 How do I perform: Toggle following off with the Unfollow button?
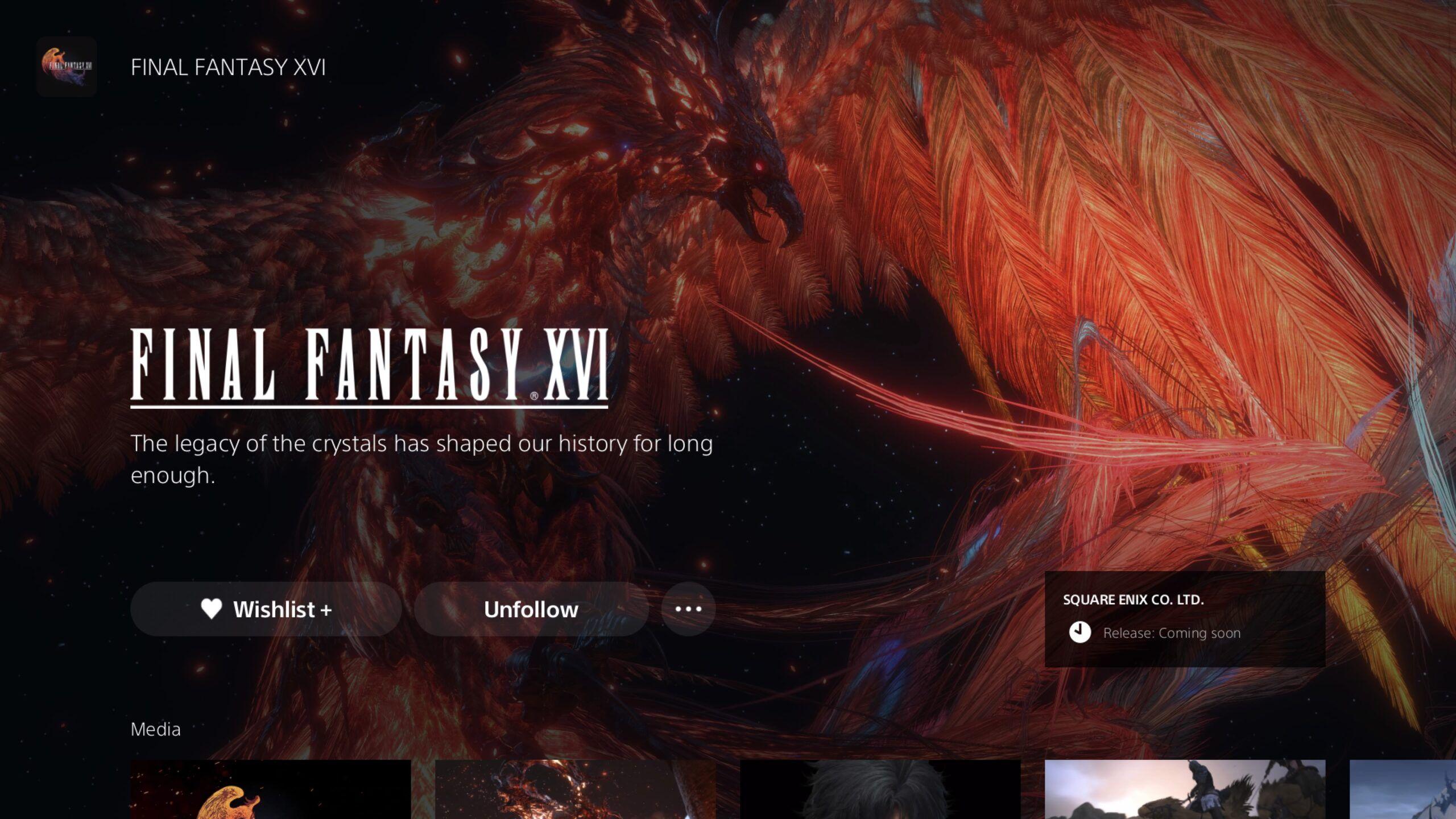coord(531,609)
